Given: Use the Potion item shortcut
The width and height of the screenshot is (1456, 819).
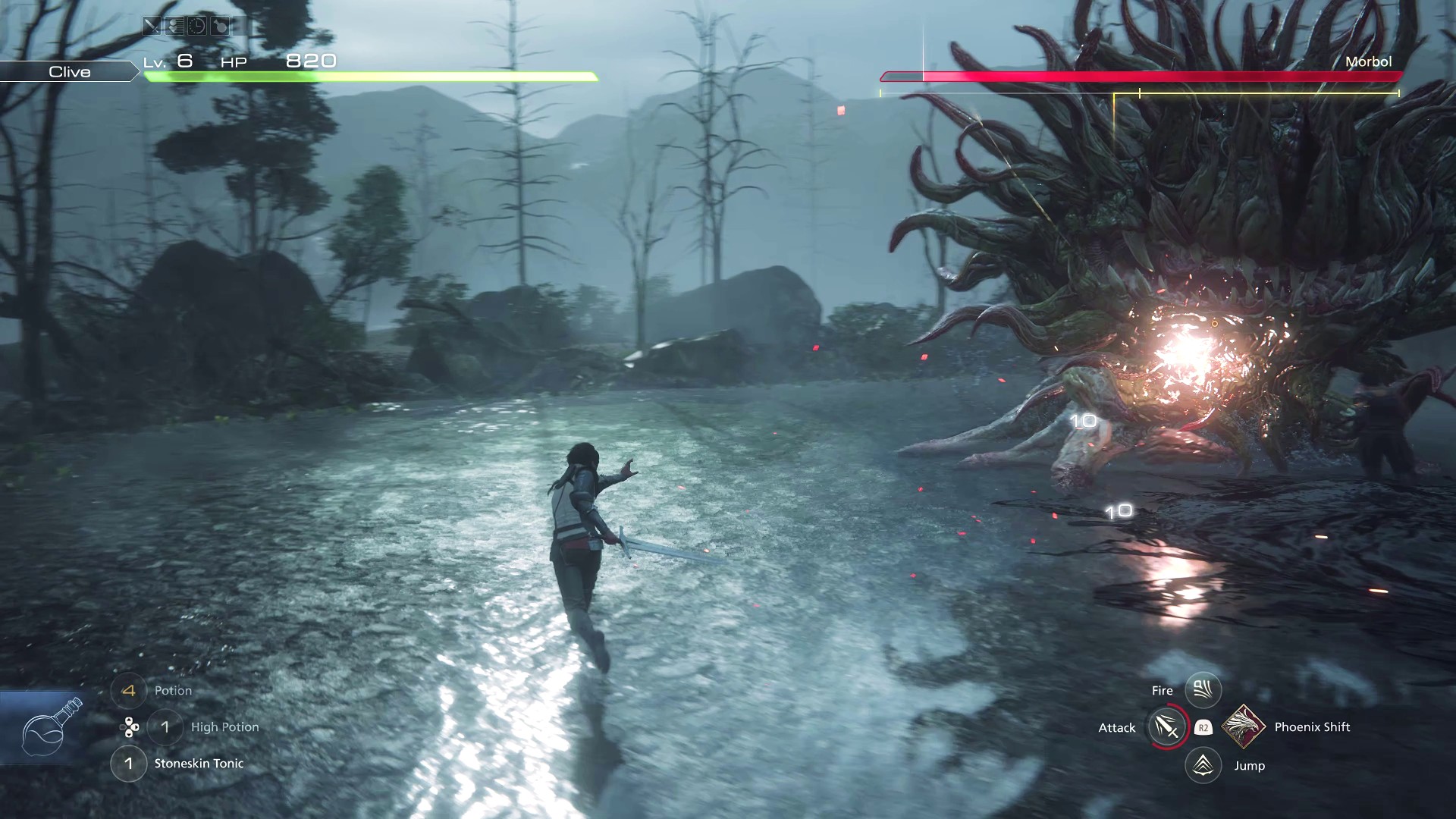Looking at the screenshot, I should point(129,691).
